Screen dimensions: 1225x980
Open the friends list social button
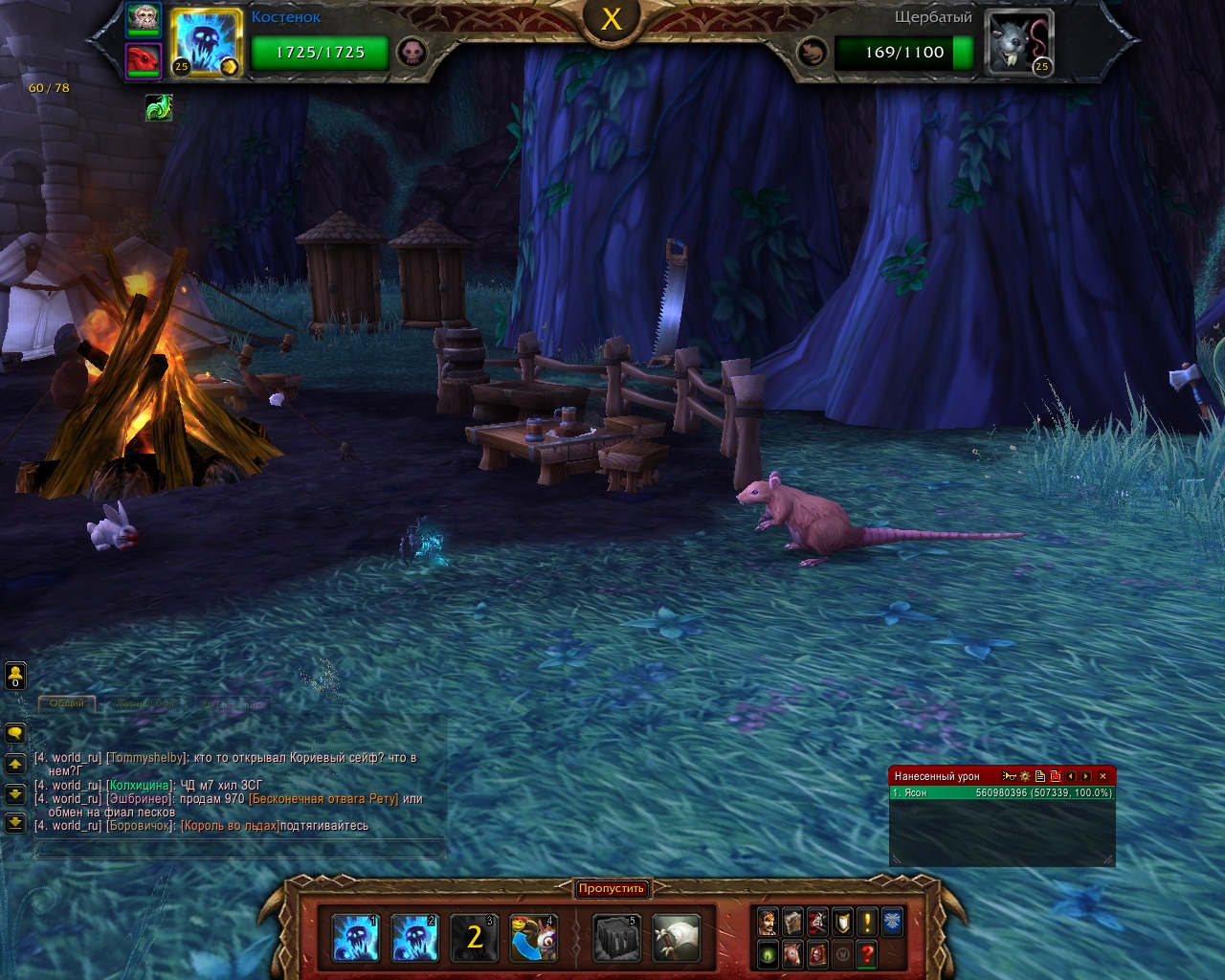pyautogui.click(x=15, y=676)
